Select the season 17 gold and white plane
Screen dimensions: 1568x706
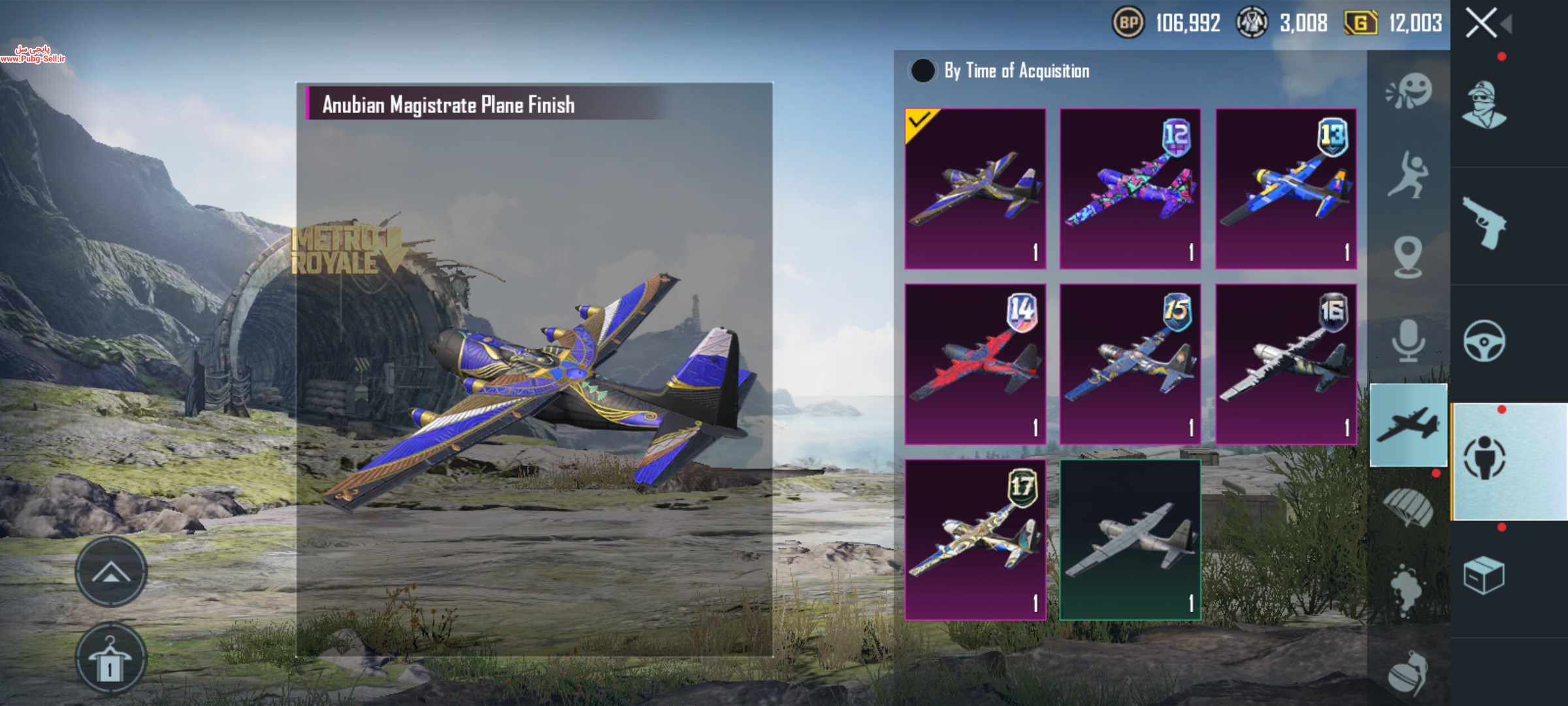pos(975,539)
